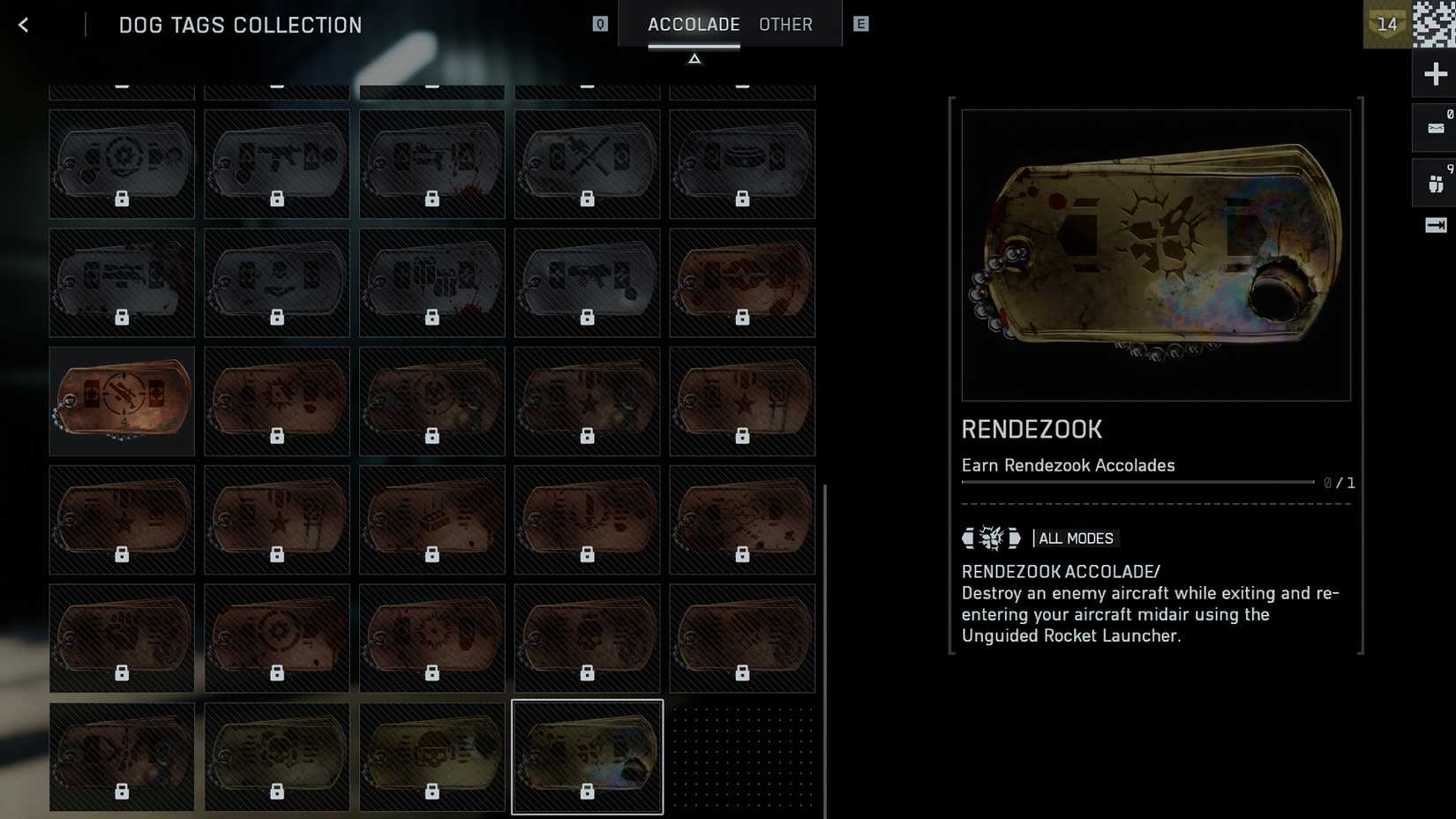
Task: Click the back arrow next to Dog Tags Collection
Action: pos(22,24)
